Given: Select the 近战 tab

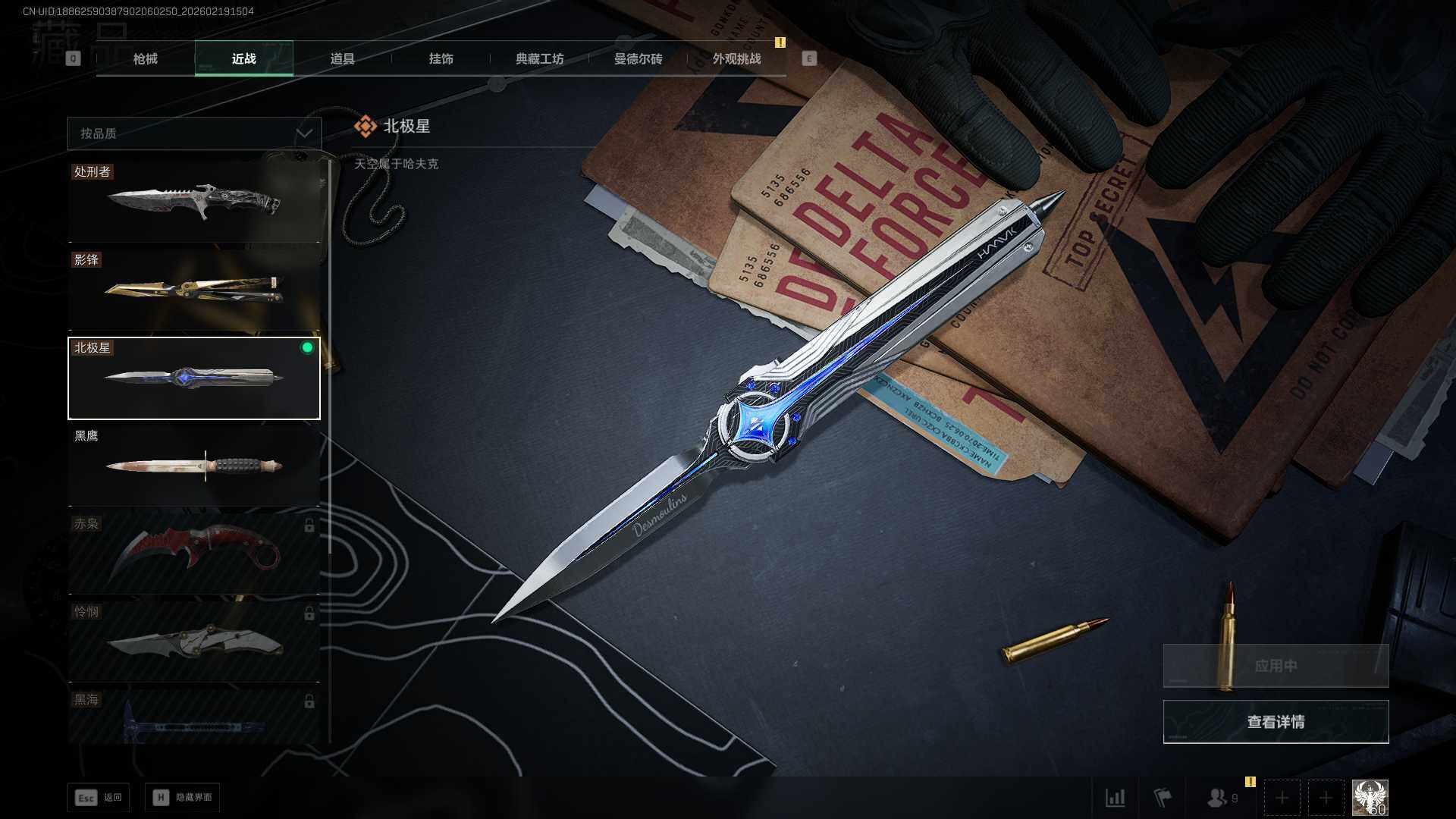Looking at the screenshot, I should click(x=243, y=58).
